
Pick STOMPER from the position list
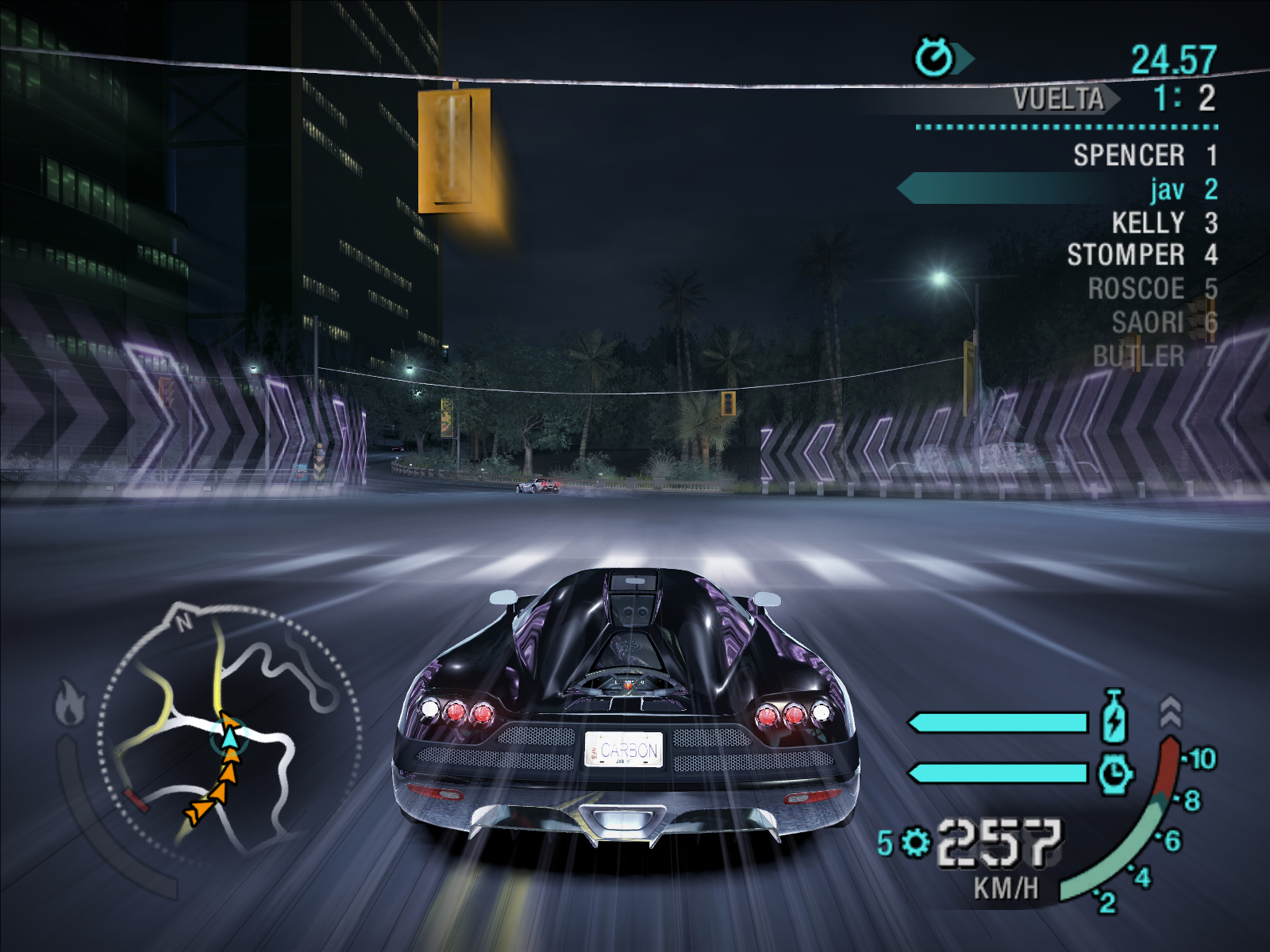(1126, 255)
